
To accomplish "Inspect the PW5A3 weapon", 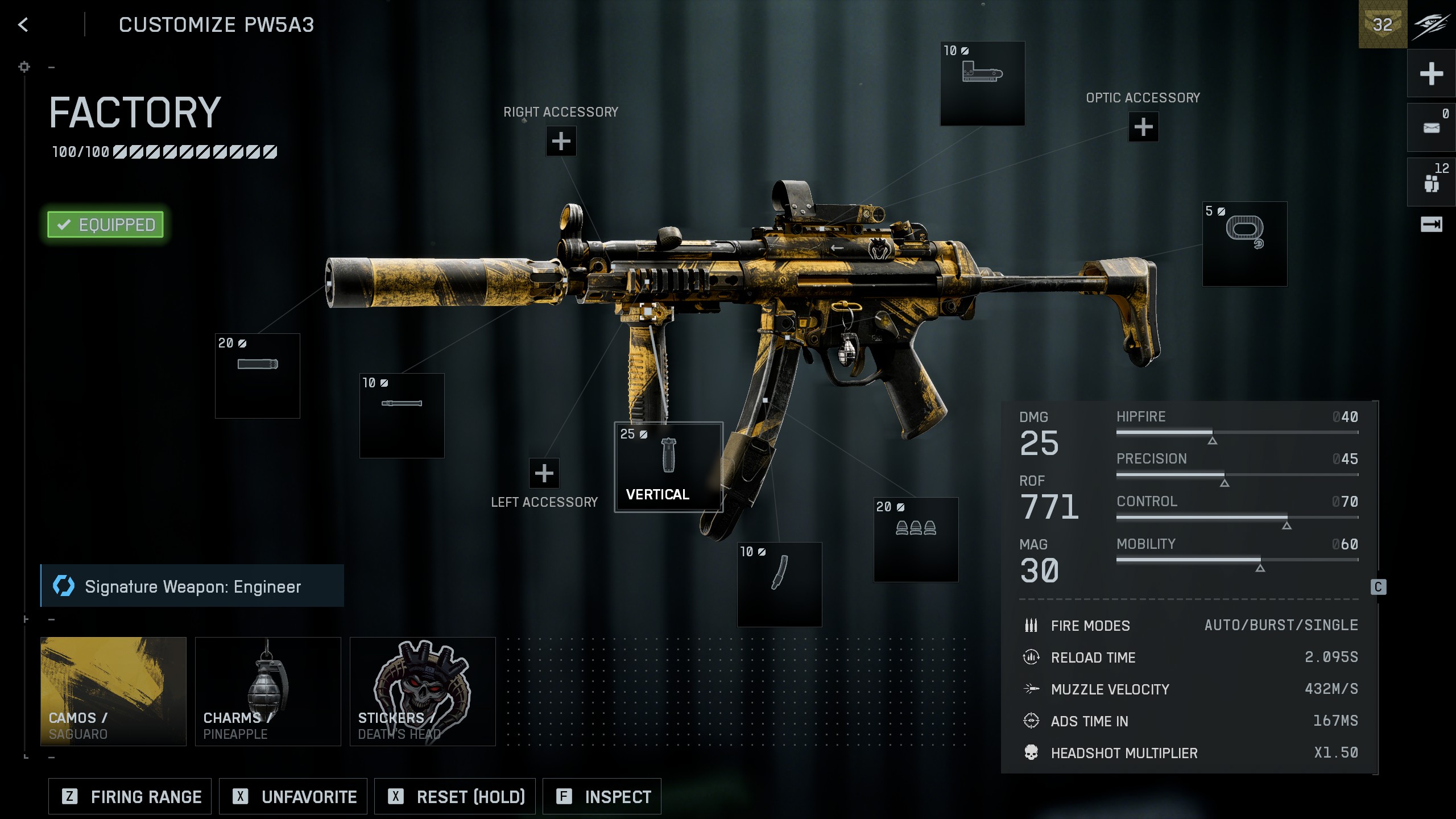I will click(602, 797).
